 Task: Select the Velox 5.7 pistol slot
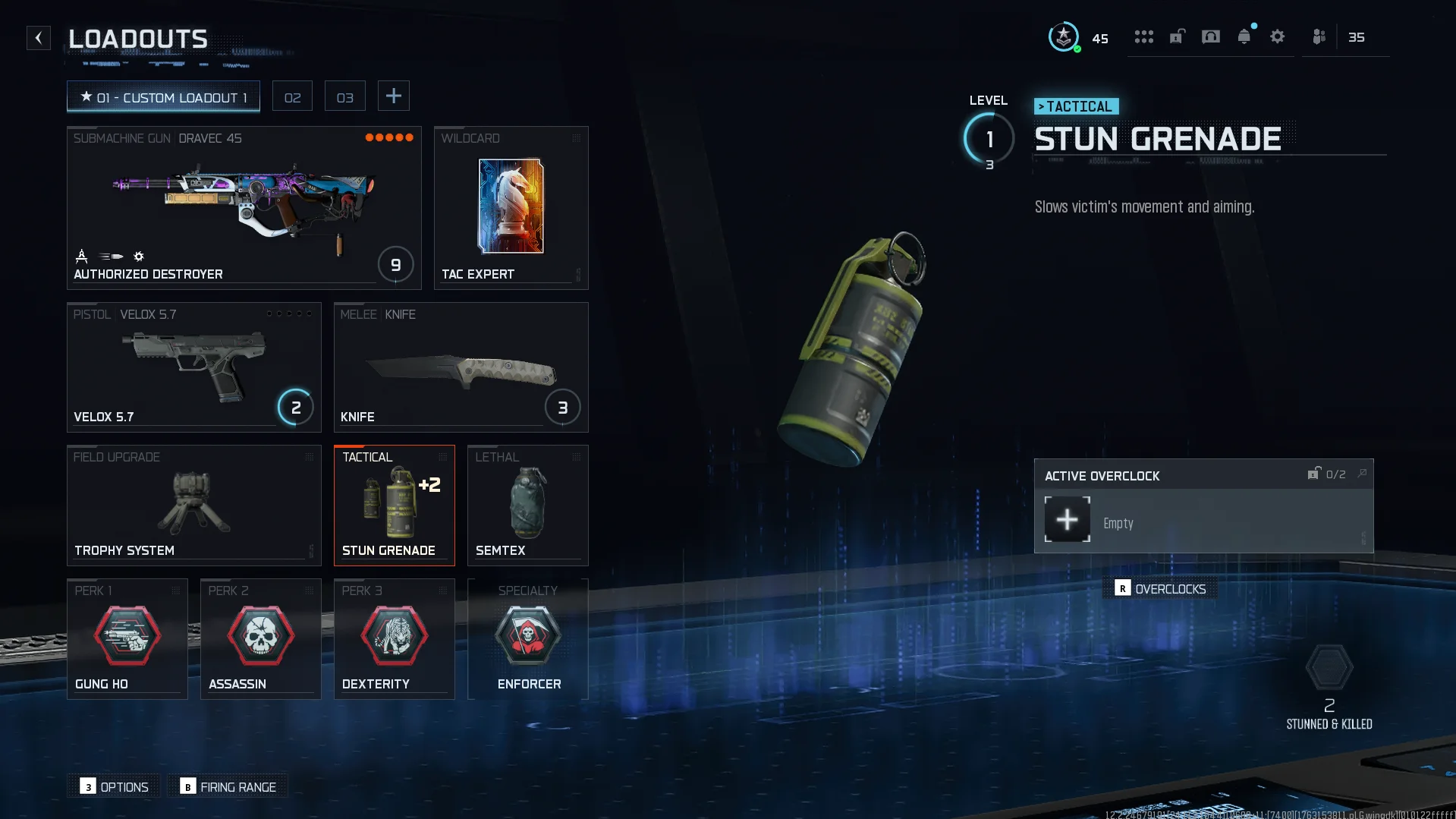193,367
